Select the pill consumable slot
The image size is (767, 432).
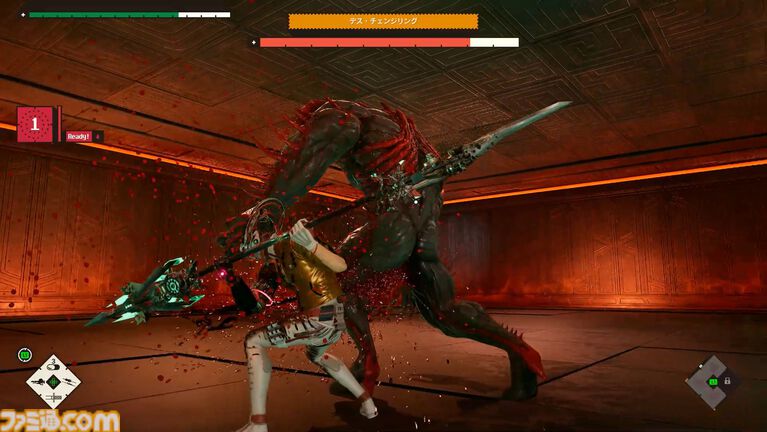coord(52,368)
